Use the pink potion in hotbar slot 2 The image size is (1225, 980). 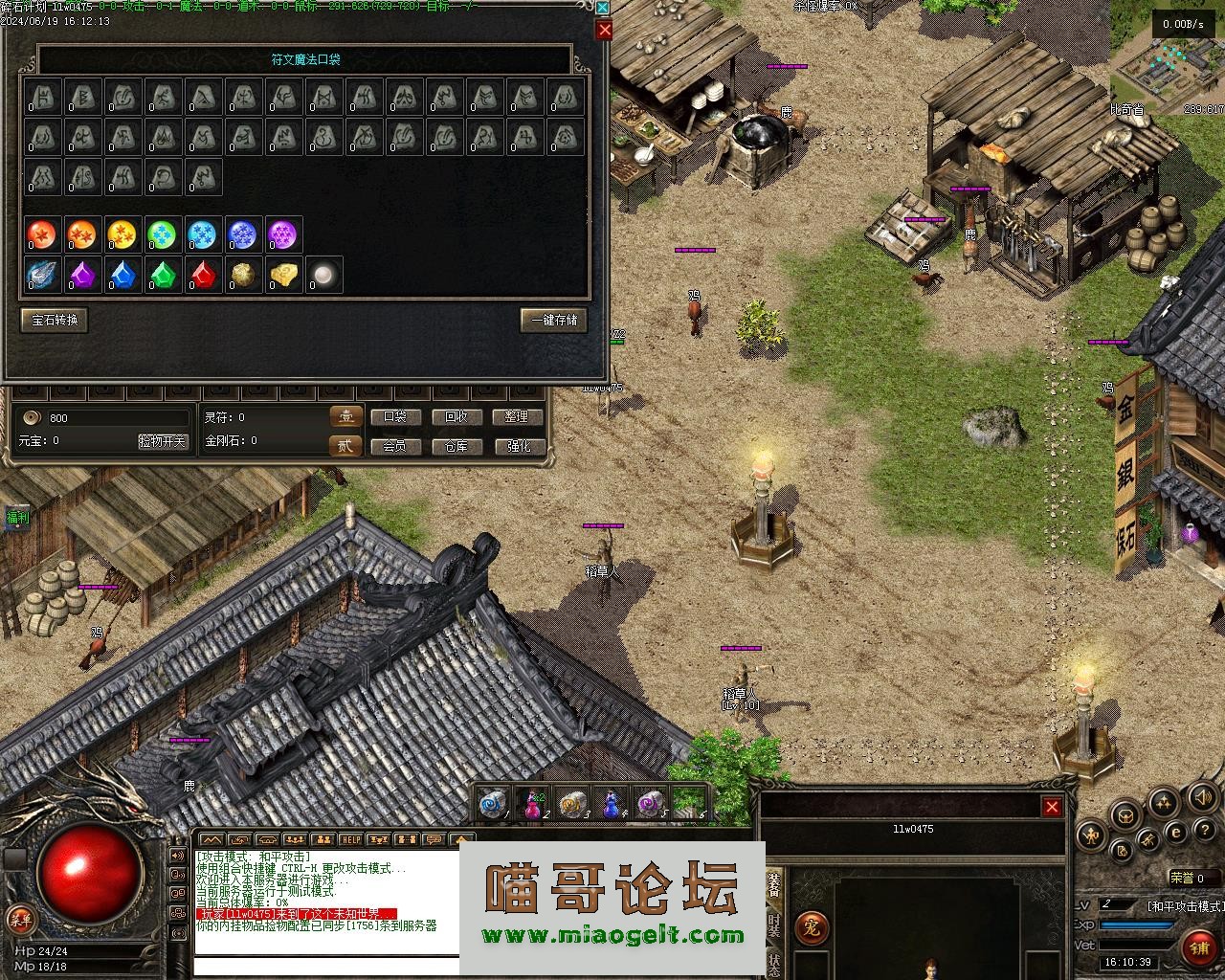tap(533, 804)
